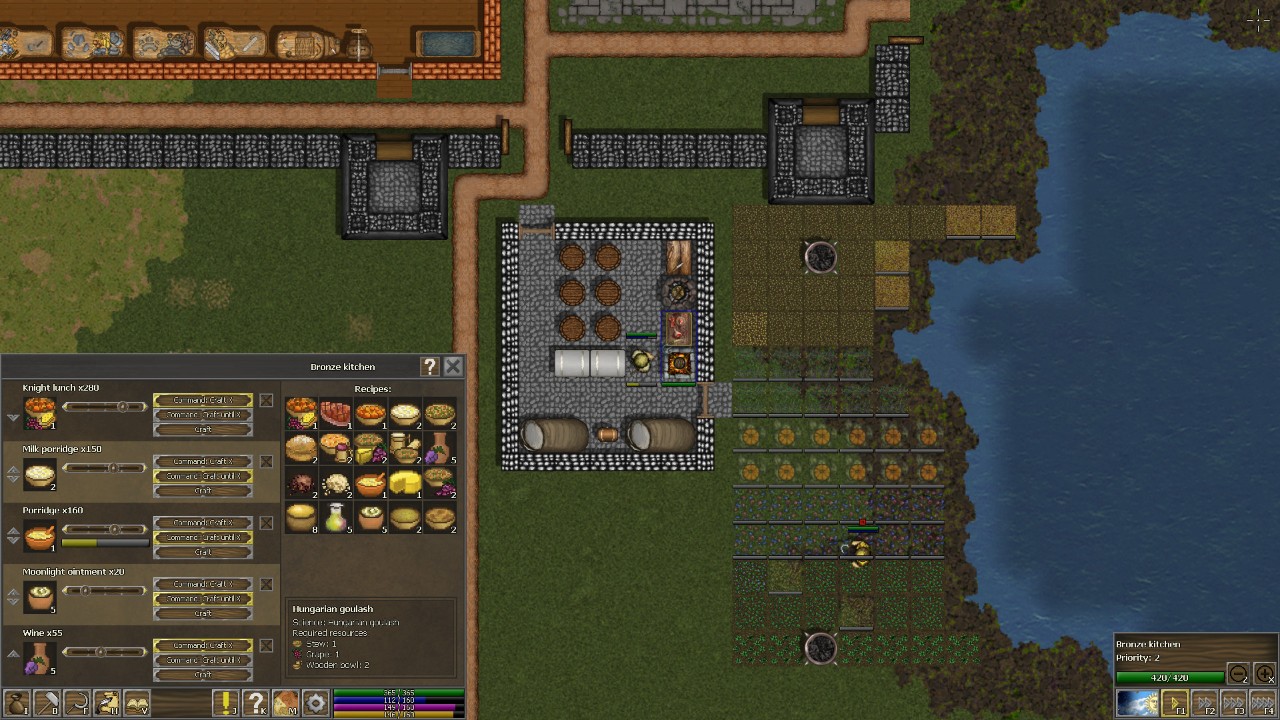Choose 'Command: Craft X' for Moonlight ointment
Viewport: 1280px width, 720px height.
coord(202,584)
